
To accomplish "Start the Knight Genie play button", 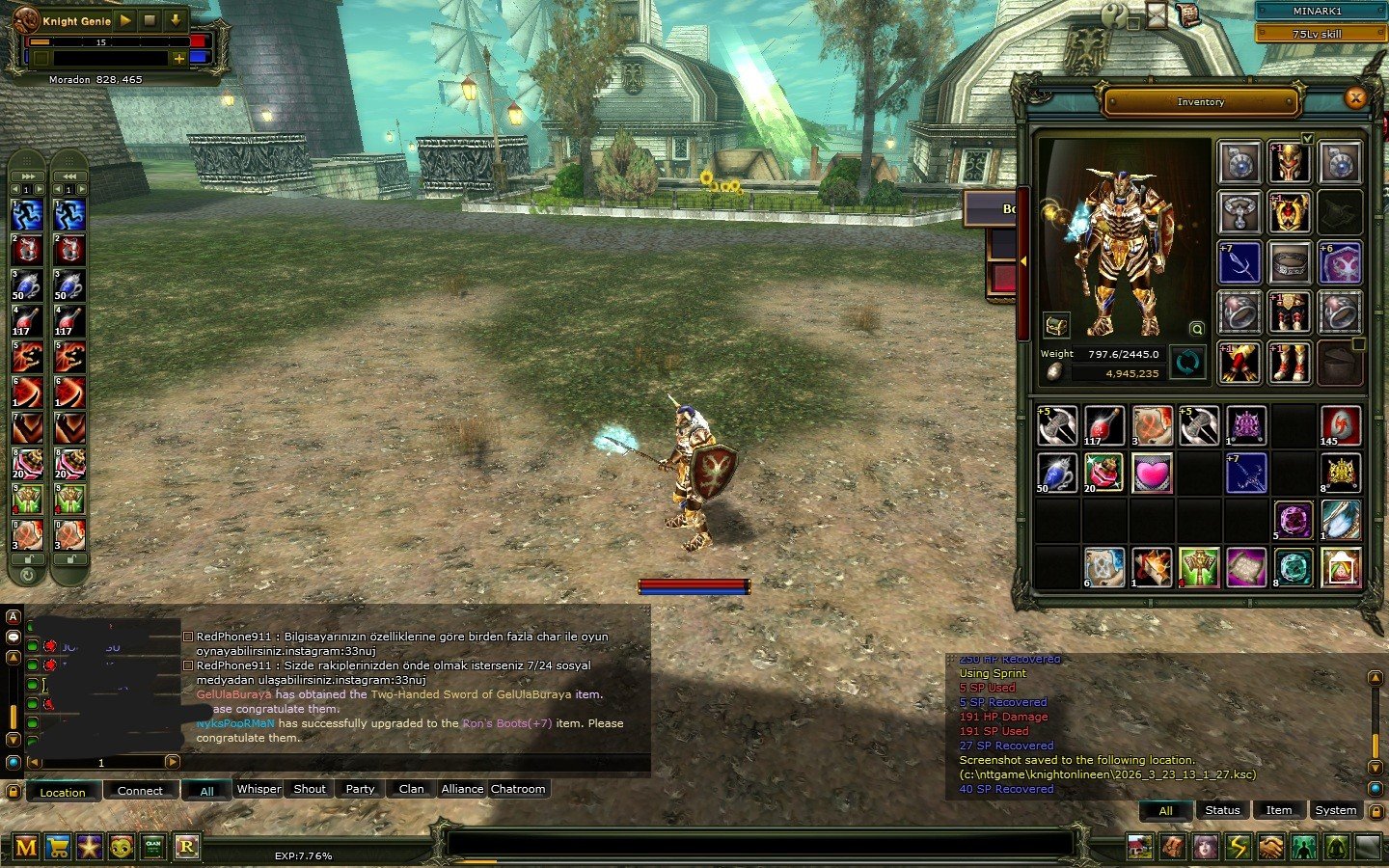I will [126, 20].
